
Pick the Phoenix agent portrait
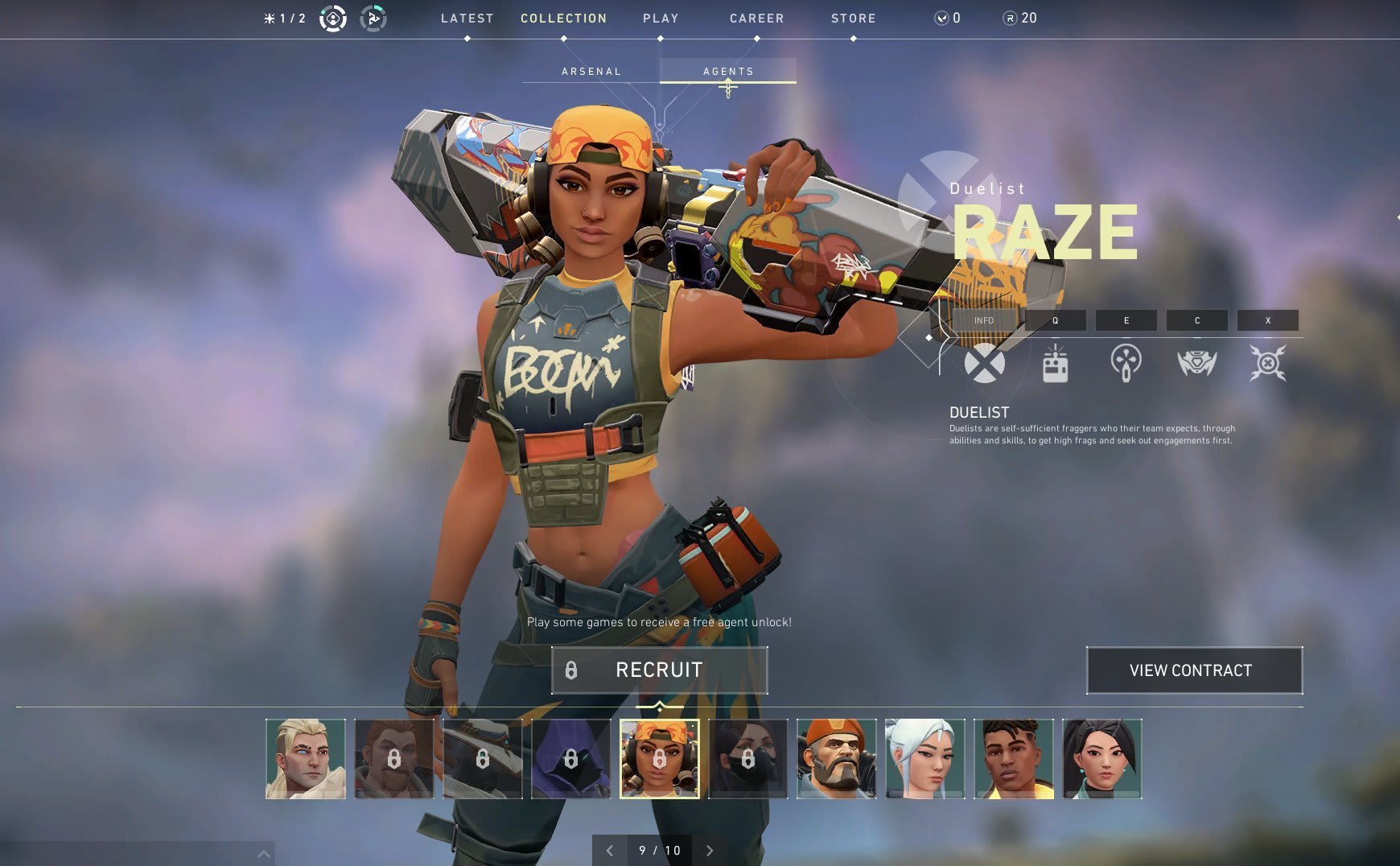click(1014, 759)
